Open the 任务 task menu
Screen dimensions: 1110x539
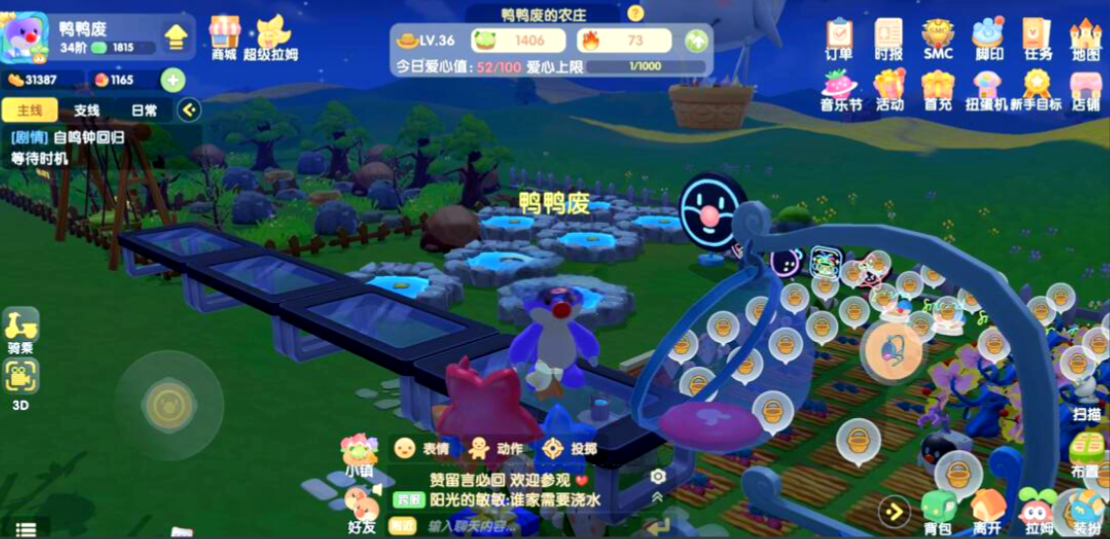point(1038,39)
